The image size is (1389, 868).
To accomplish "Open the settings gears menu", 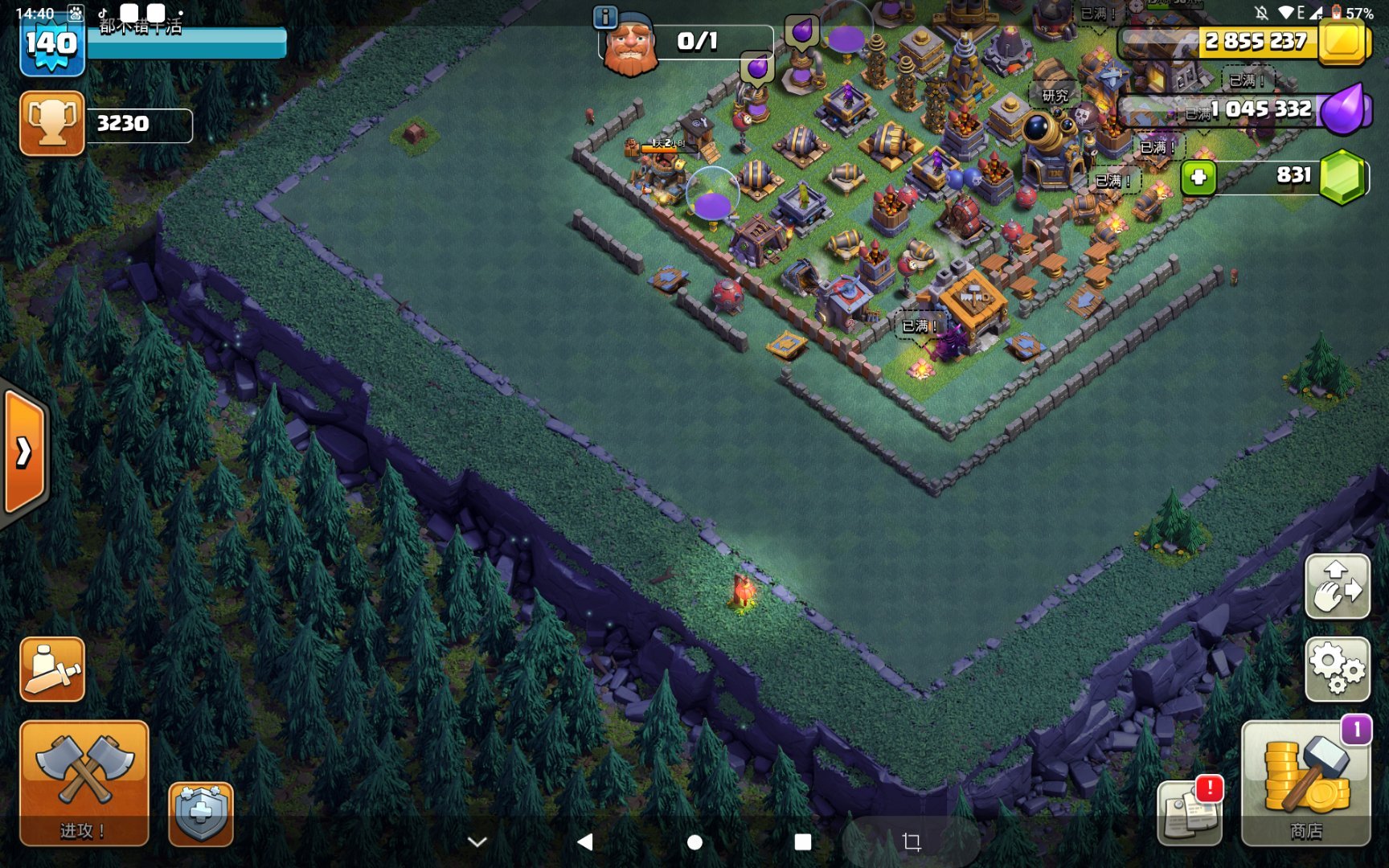I will (1337, 668).
